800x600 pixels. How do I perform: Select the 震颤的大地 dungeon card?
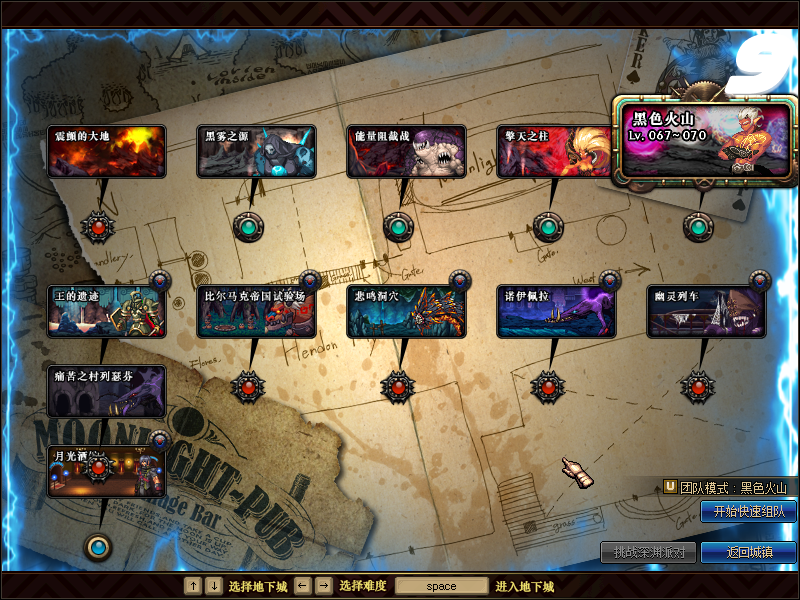point(107,152)
